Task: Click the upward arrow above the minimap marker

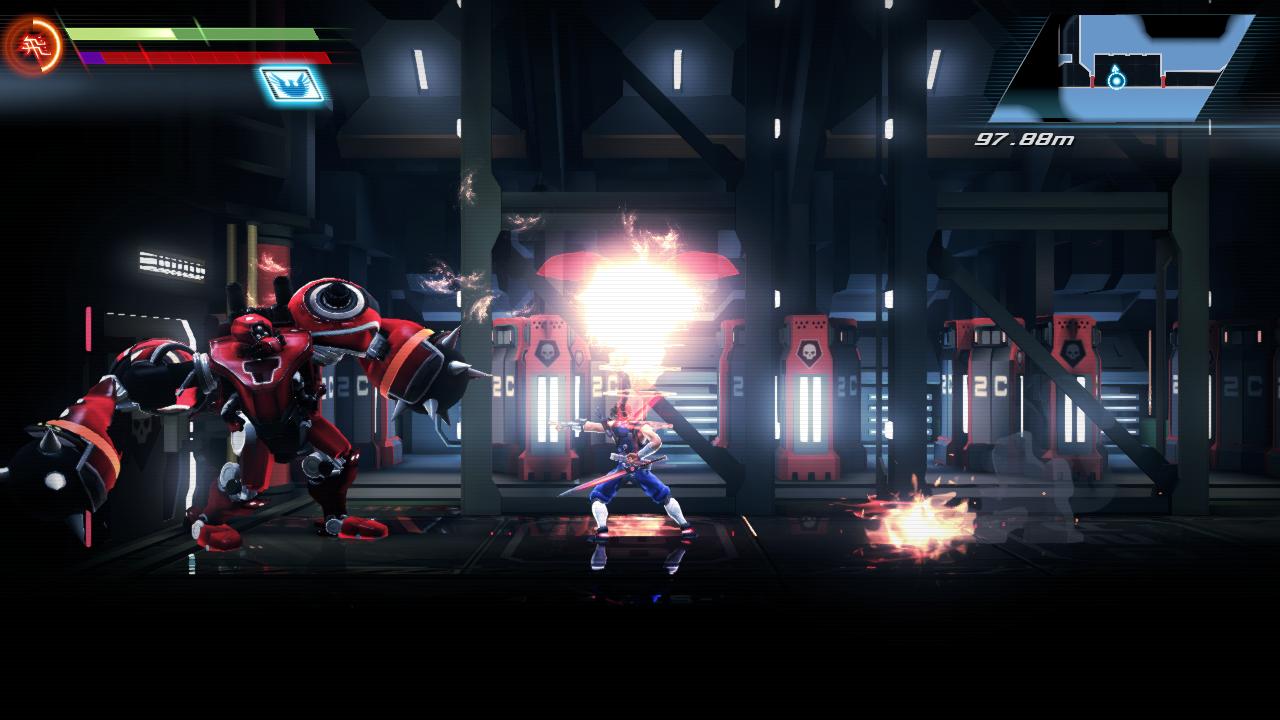Action: pos(1115,68)
